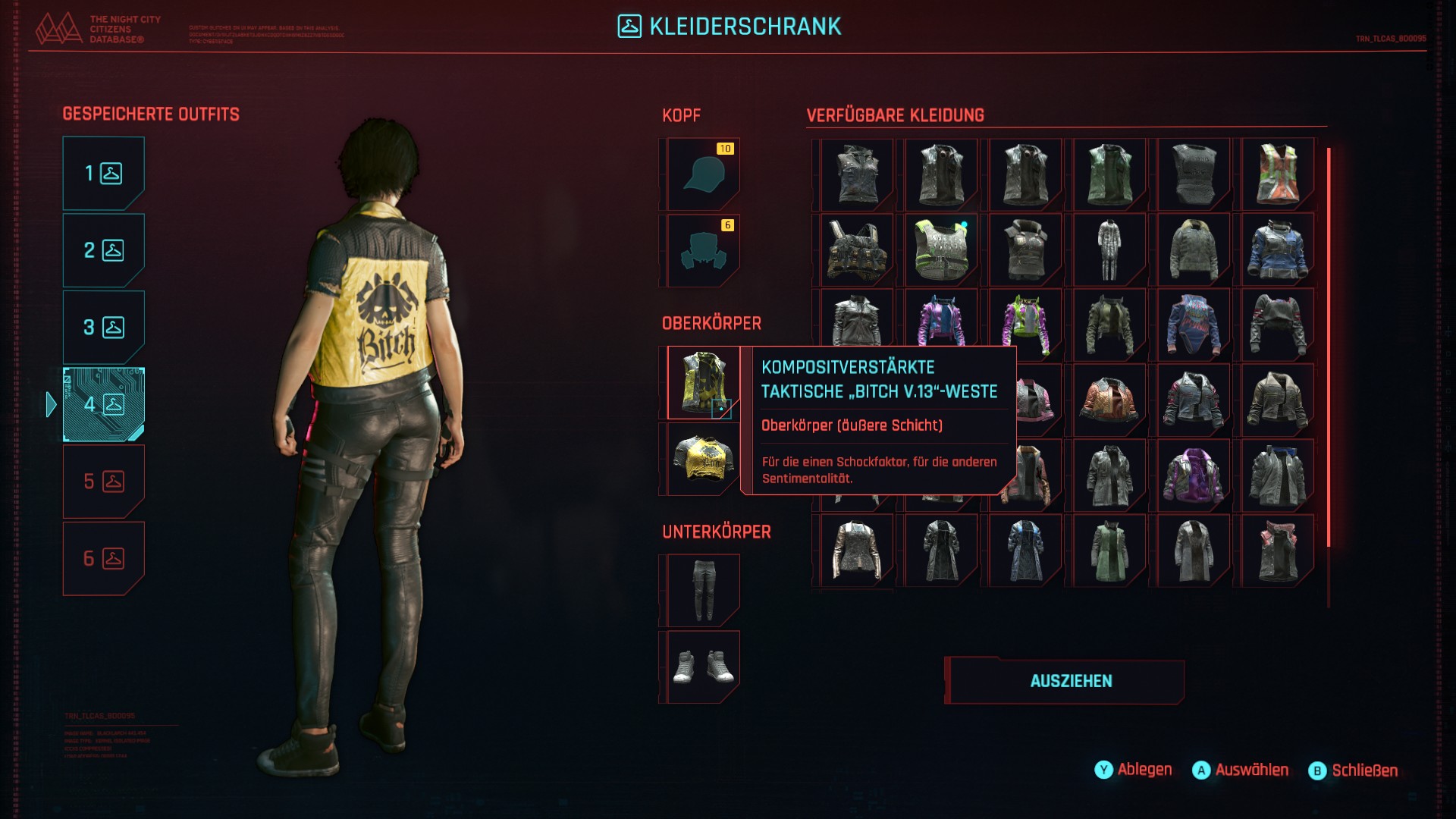This screenshot has height=819, width=1456.
Task: Click the clothing list scrollbar
Action: pyautogui.click(x=1329, y=347)
